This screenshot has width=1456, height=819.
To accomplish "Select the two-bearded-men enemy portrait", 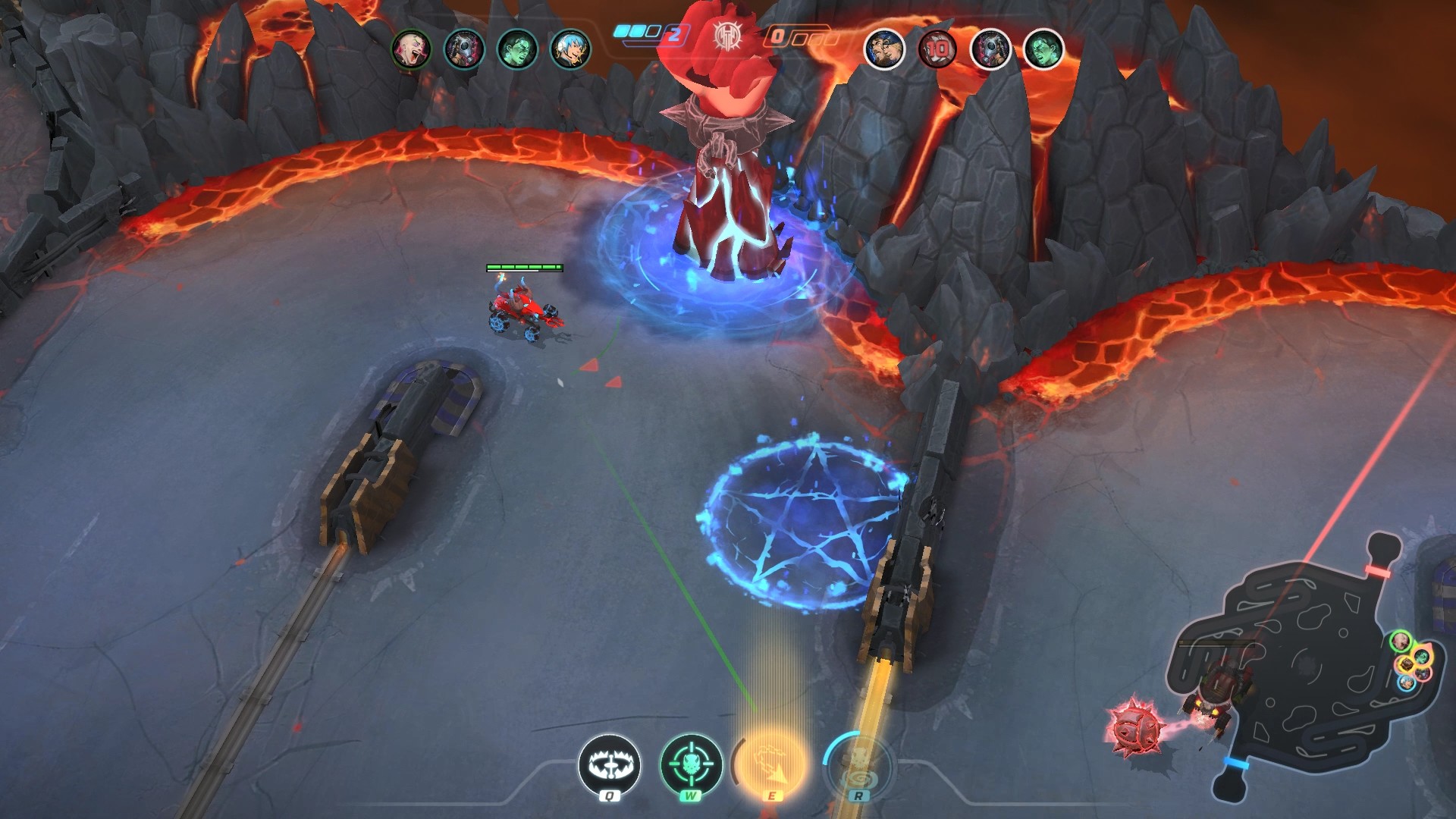I will click(x=884, y=50).
